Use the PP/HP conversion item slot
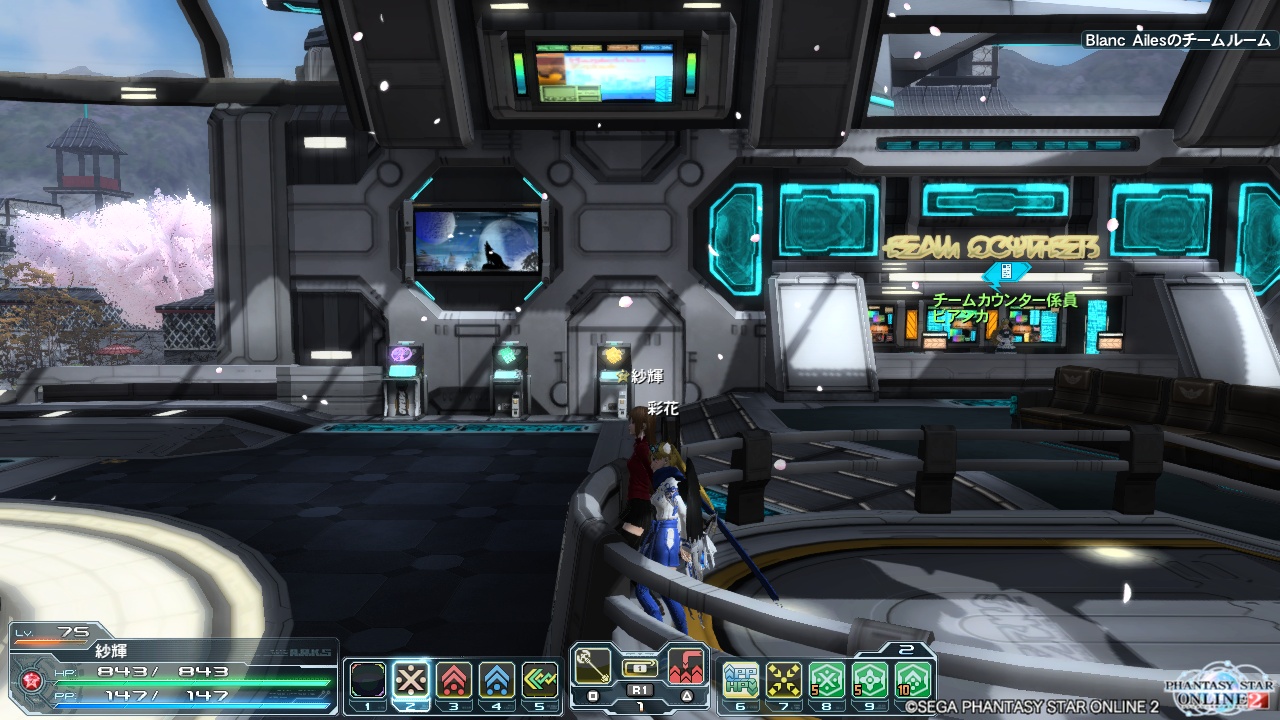This screenshot has height=720, width=1280. click(x=741, y=681)
